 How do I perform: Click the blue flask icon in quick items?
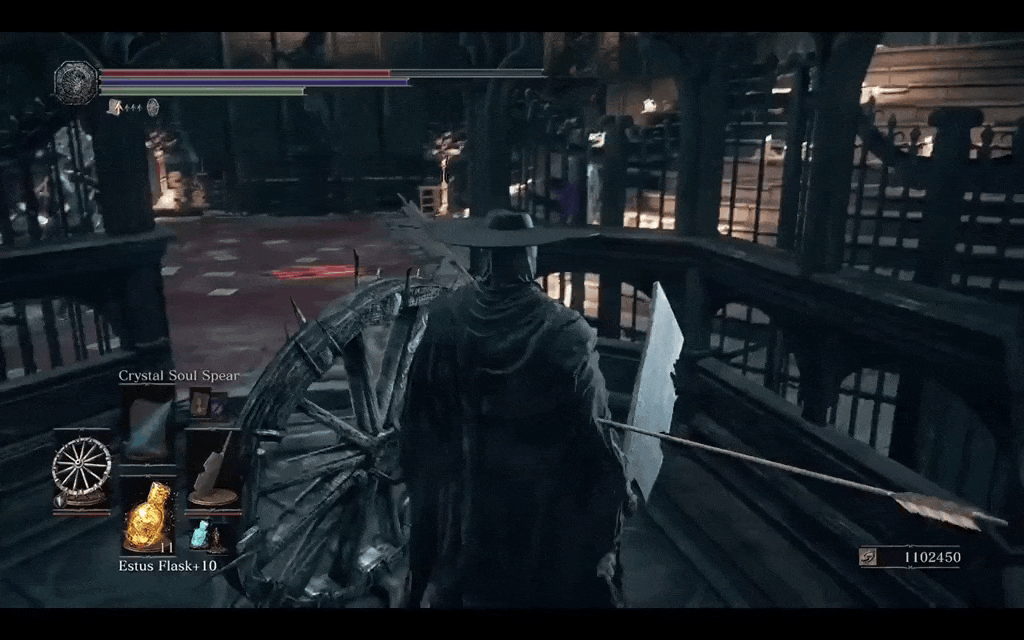point(200,534)
